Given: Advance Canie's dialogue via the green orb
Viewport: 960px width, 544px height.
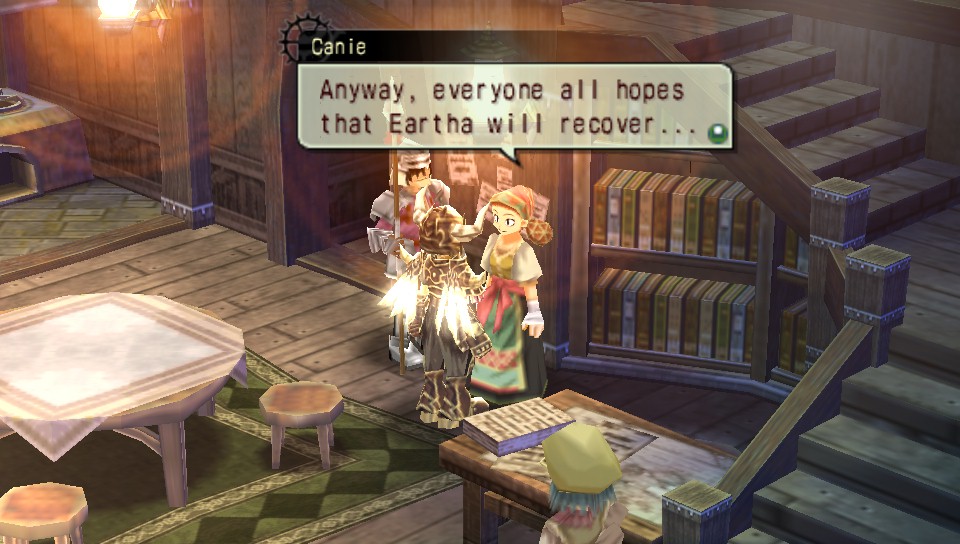Looking at the screenshot, I should tap(714, 132).
